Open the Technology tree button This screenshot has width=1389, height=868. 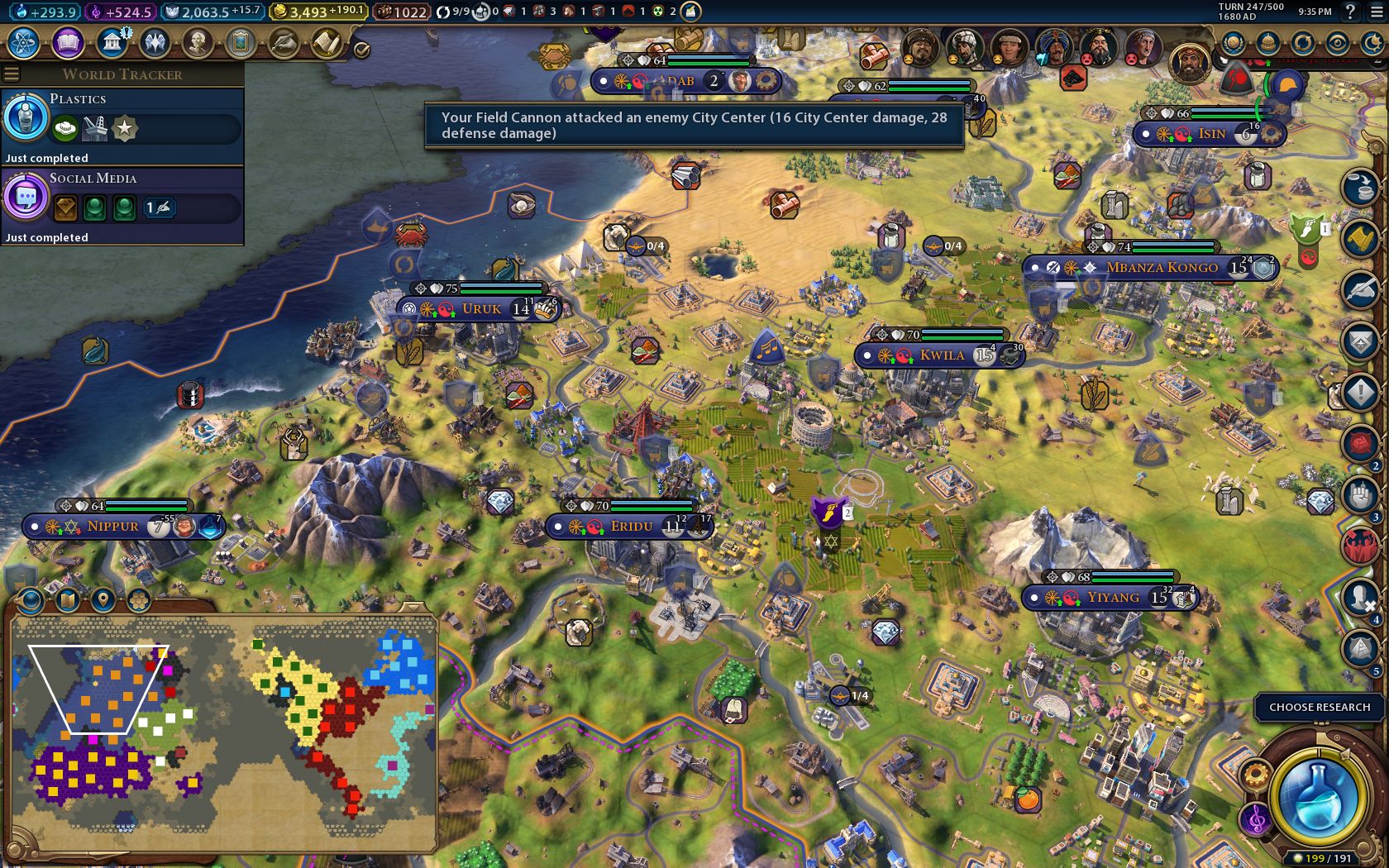(x=24, y=43)
